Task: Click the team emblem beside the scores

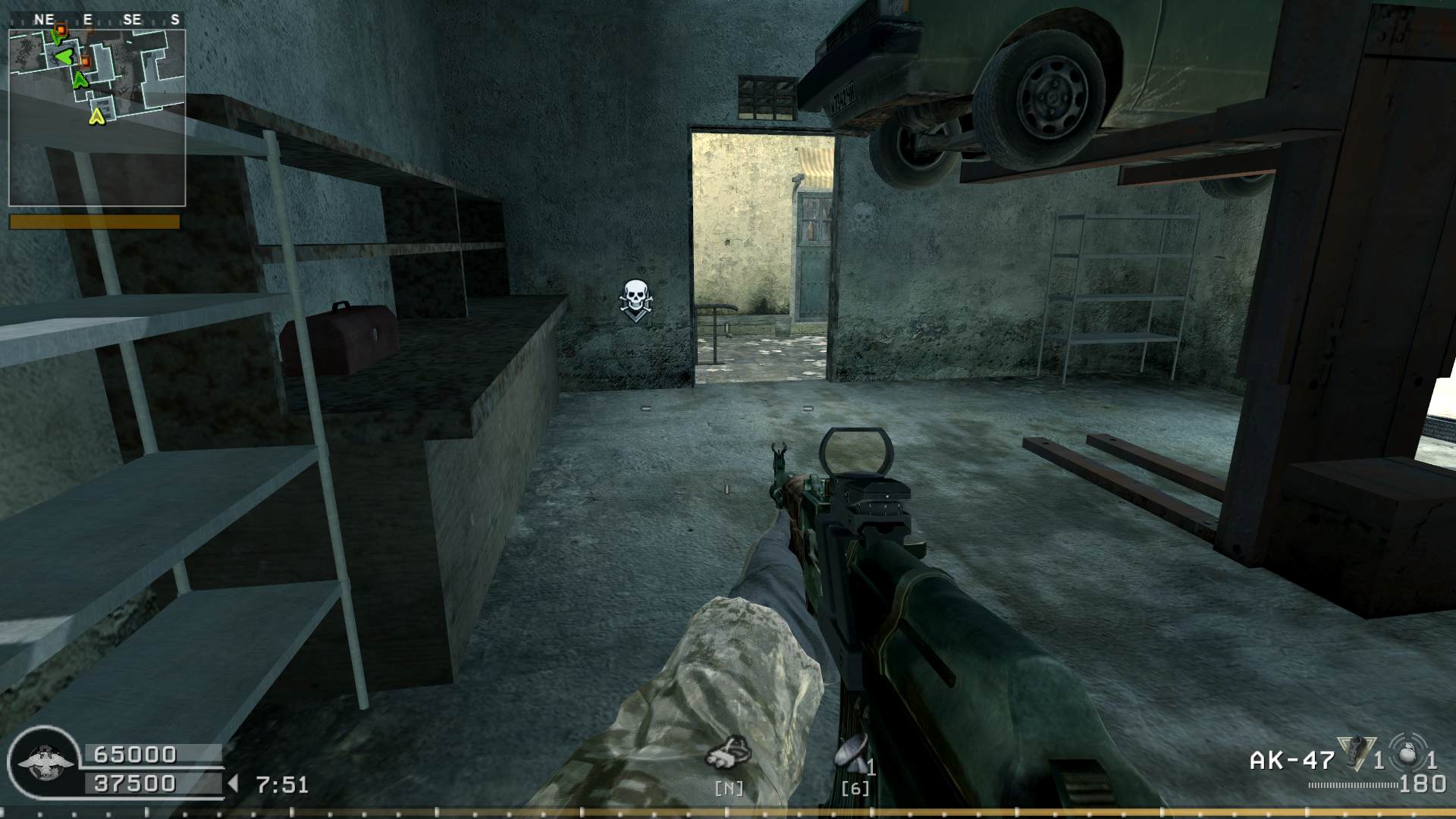Action: click(45, 763)
